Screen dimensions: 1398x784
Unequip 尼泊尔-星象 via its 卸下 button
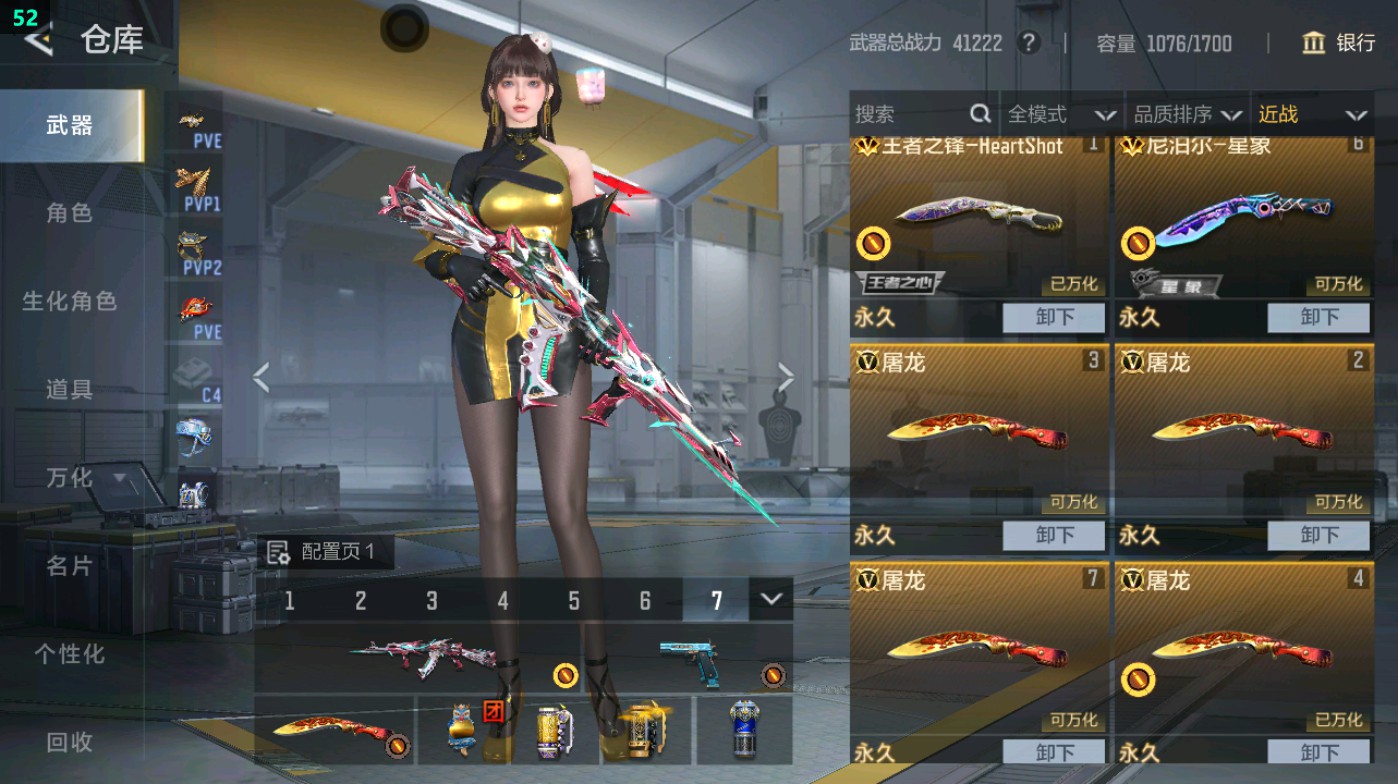tap(1317, 318)
